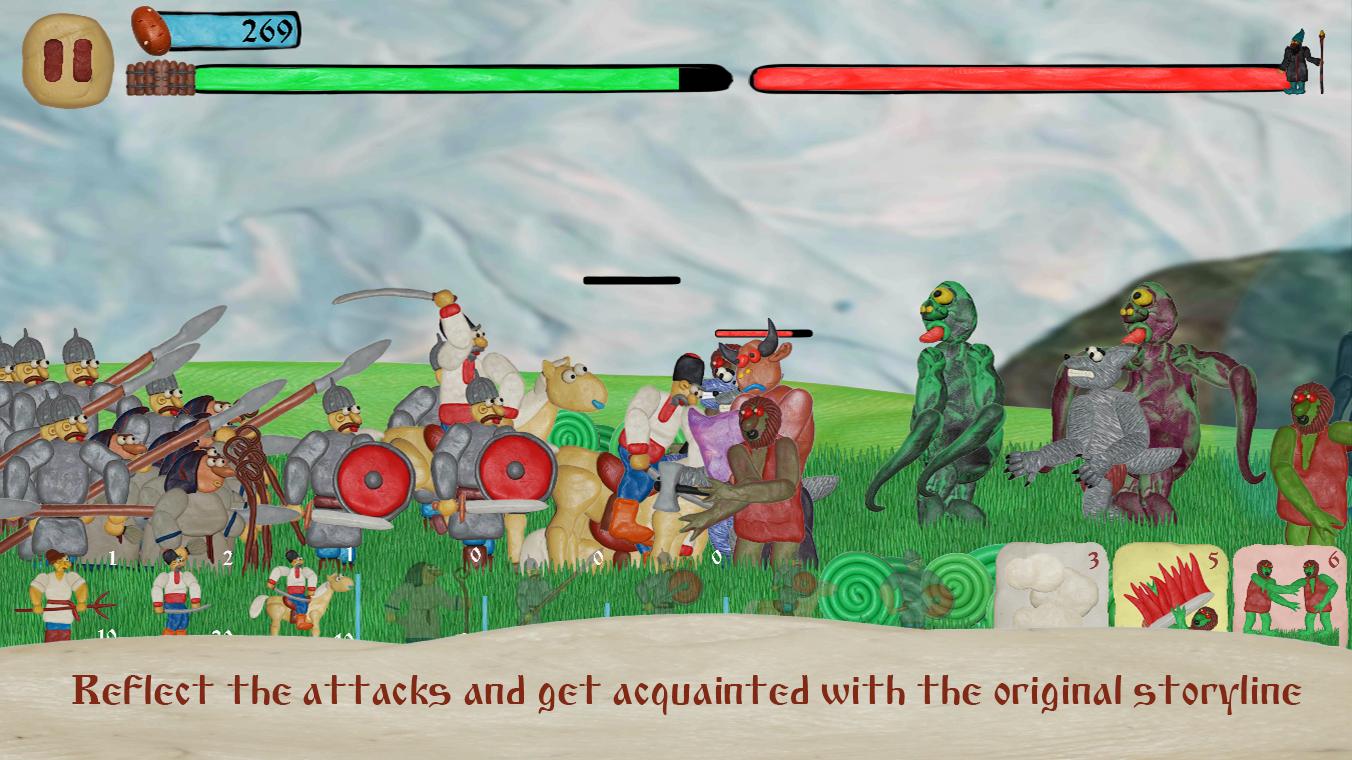The image size is (1352, 760).
Task: Recruit the saber-wielding cossack unit
Action: (176, 595)
